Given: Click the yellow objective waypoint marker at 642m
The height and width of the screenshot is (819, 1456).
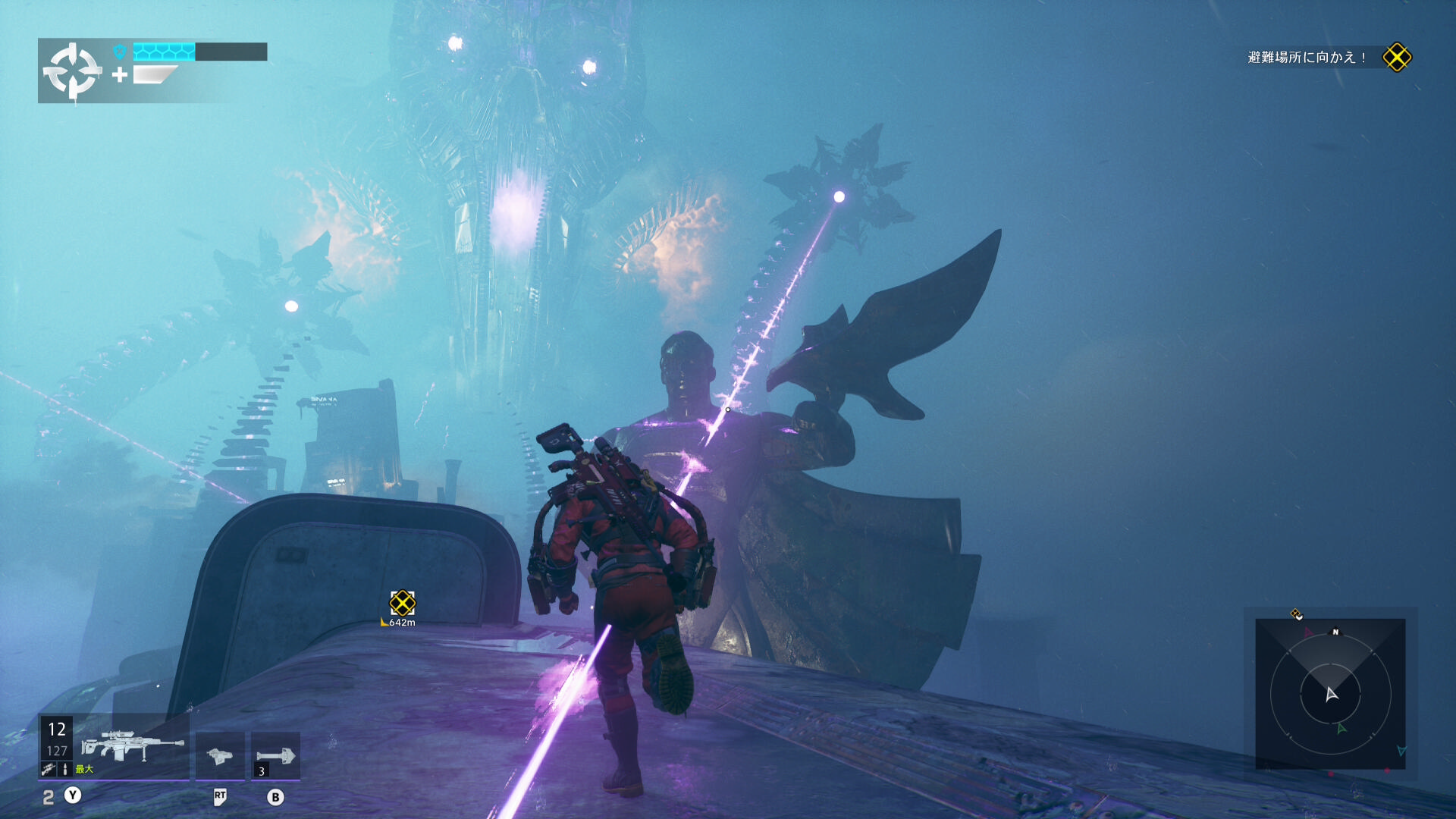Looking at the screenshot, I should (402, 604).
